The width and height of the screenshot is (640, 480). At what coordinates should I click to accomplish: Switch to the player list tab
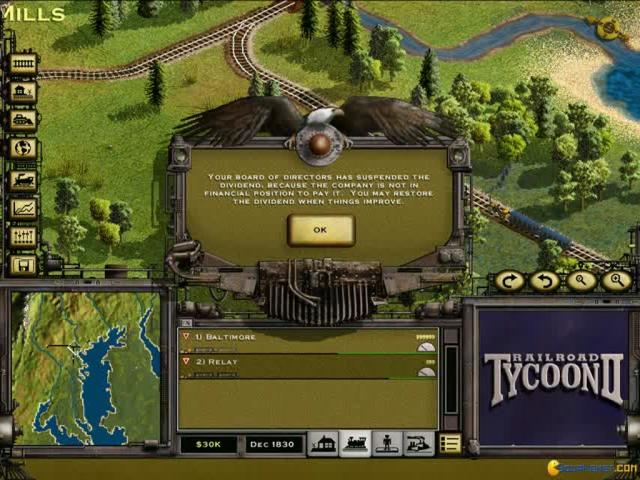pos(386,444)
